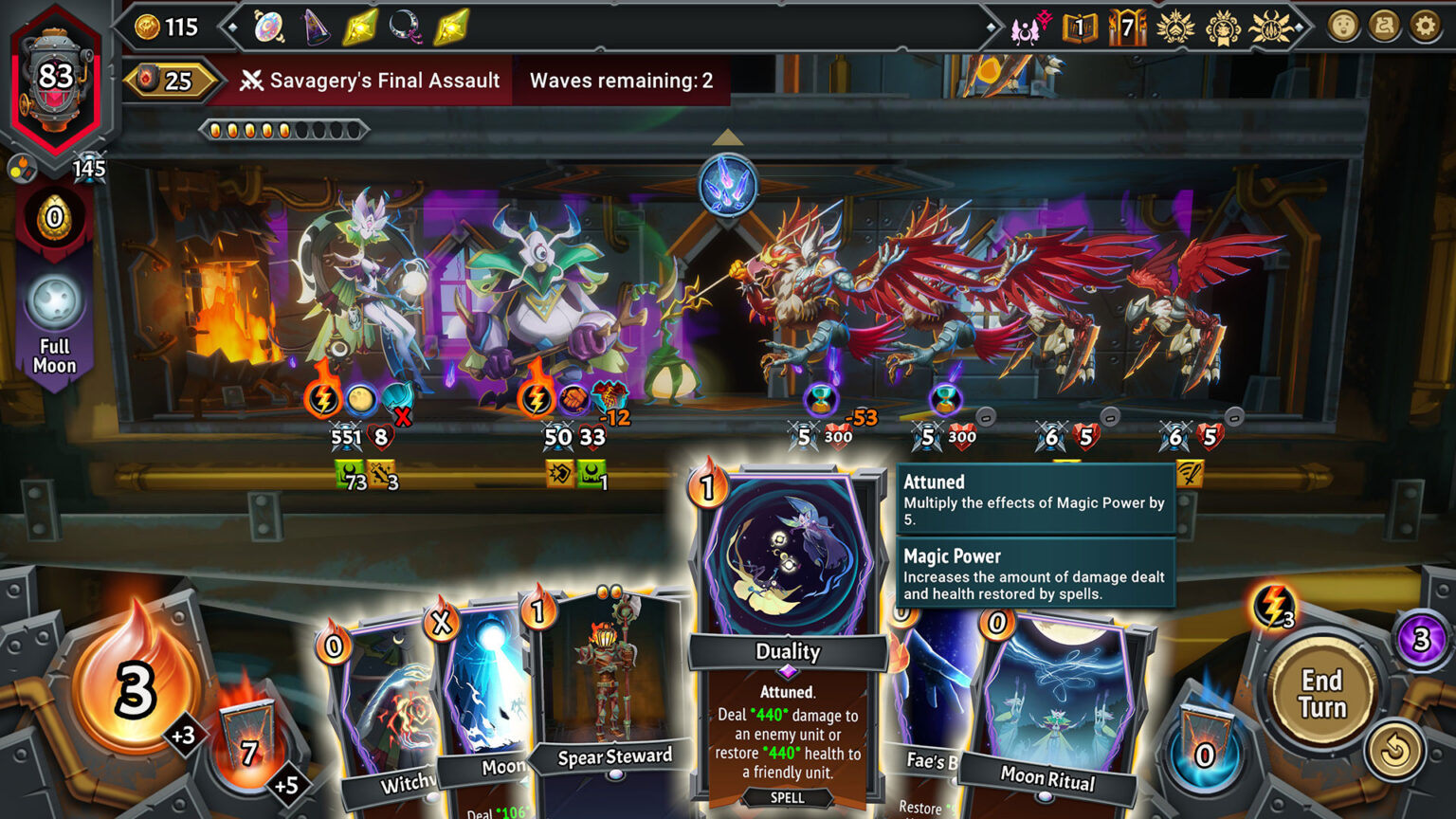The width and height of the screenshot is (1456, 819).
Task: Open the flaming gate icon showing 7
Action: click(1126, 28)
